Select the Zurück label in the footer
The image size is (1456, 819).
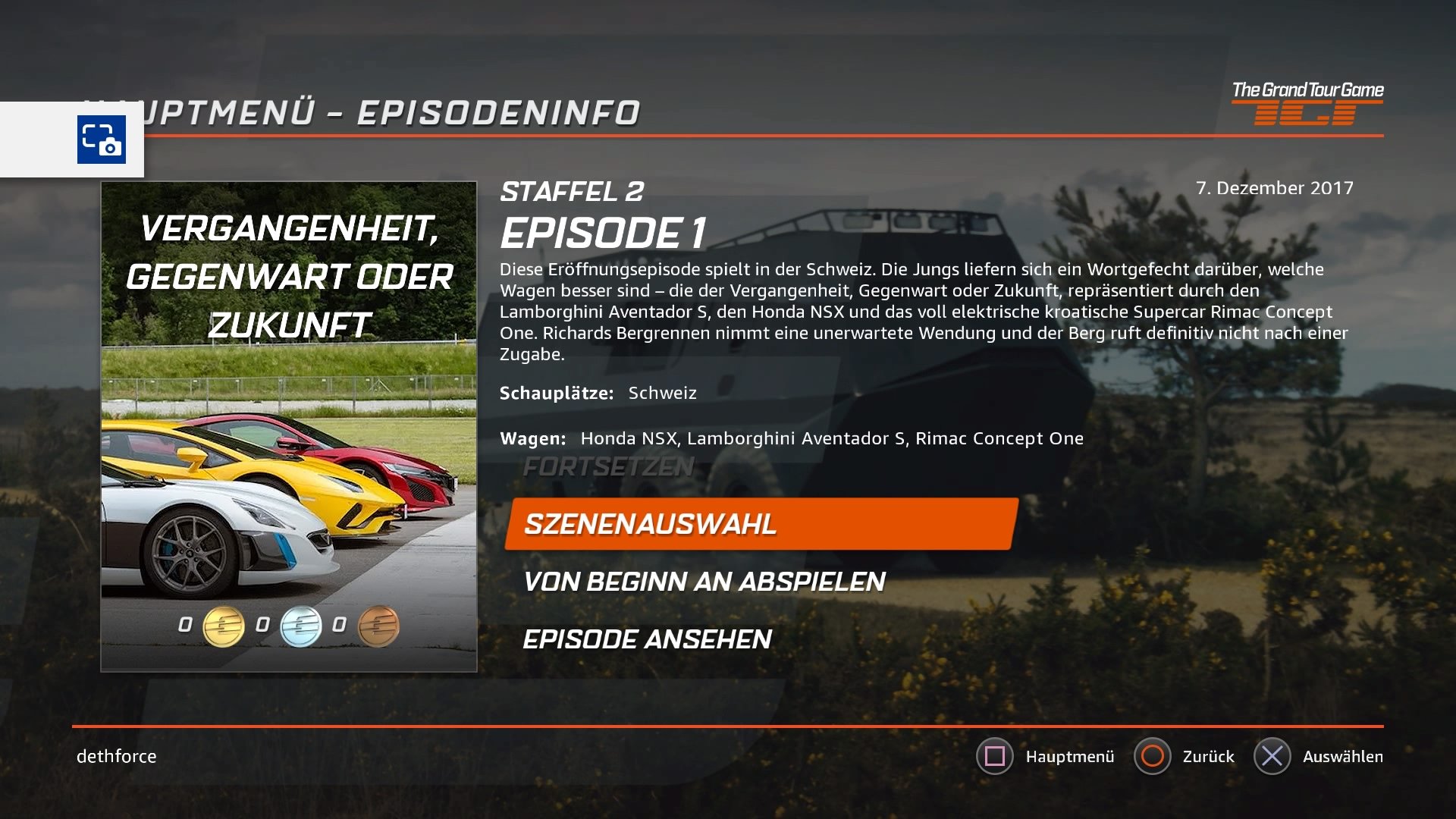point(1209,756)
